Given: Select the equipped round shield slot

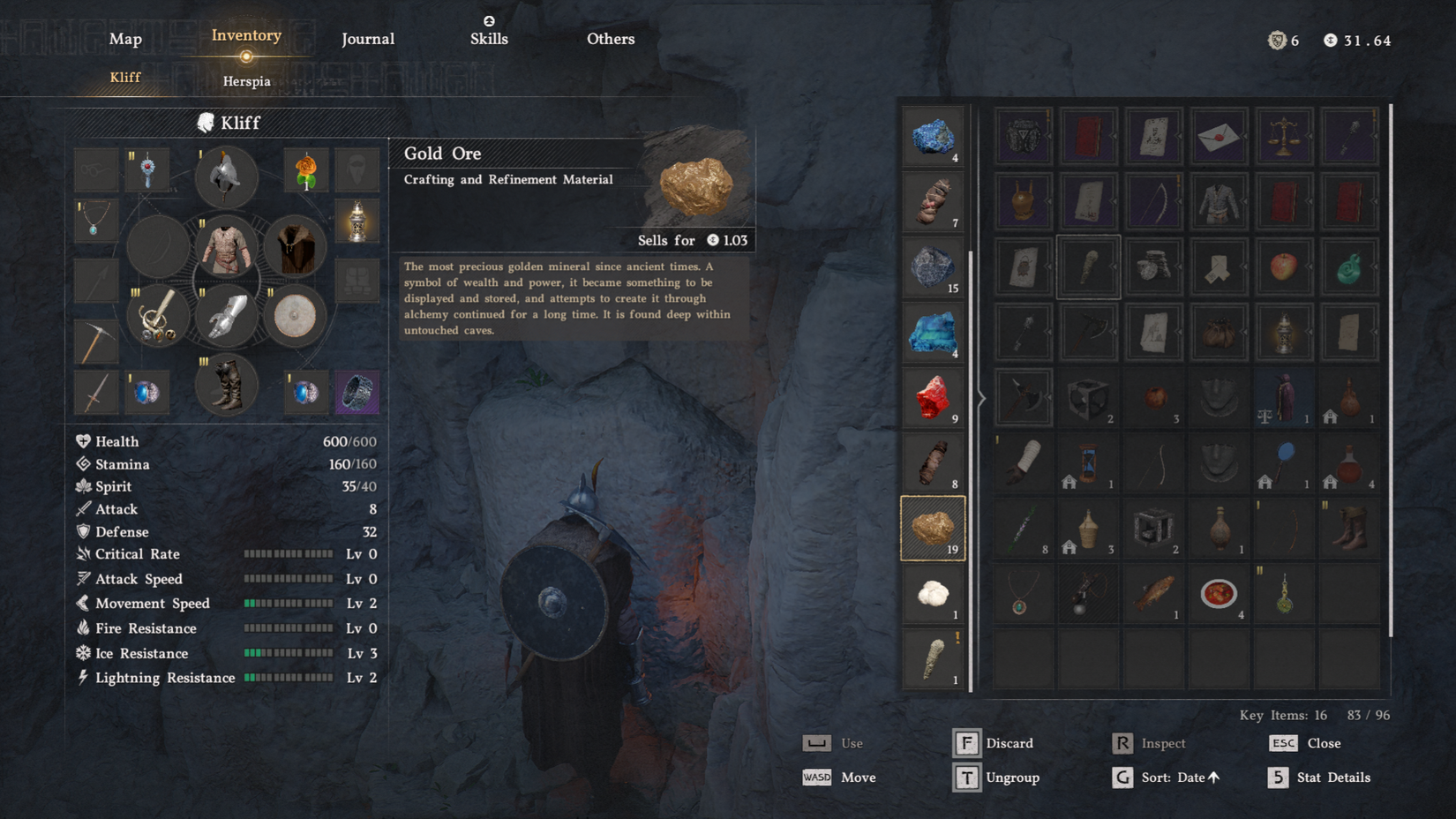Looking at the screenshot, I should [295, 316].
